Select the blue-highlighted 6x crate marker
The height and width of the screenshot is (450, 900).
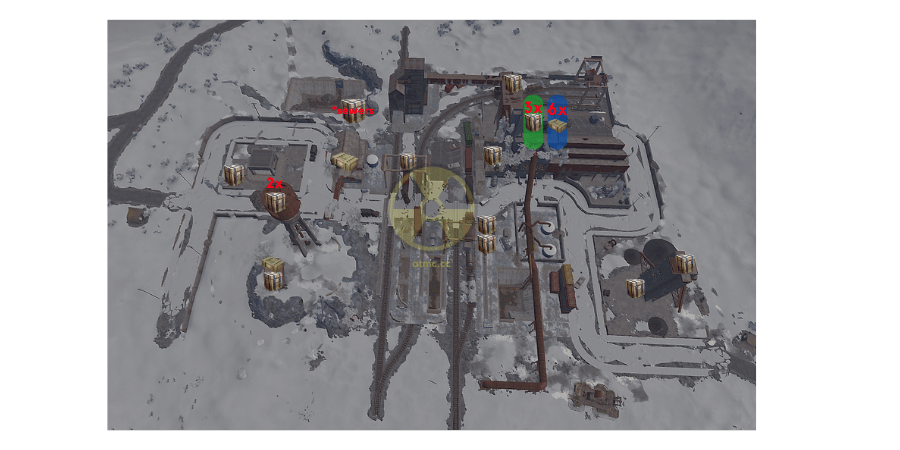pyautogui.click(x=558, y=127)
